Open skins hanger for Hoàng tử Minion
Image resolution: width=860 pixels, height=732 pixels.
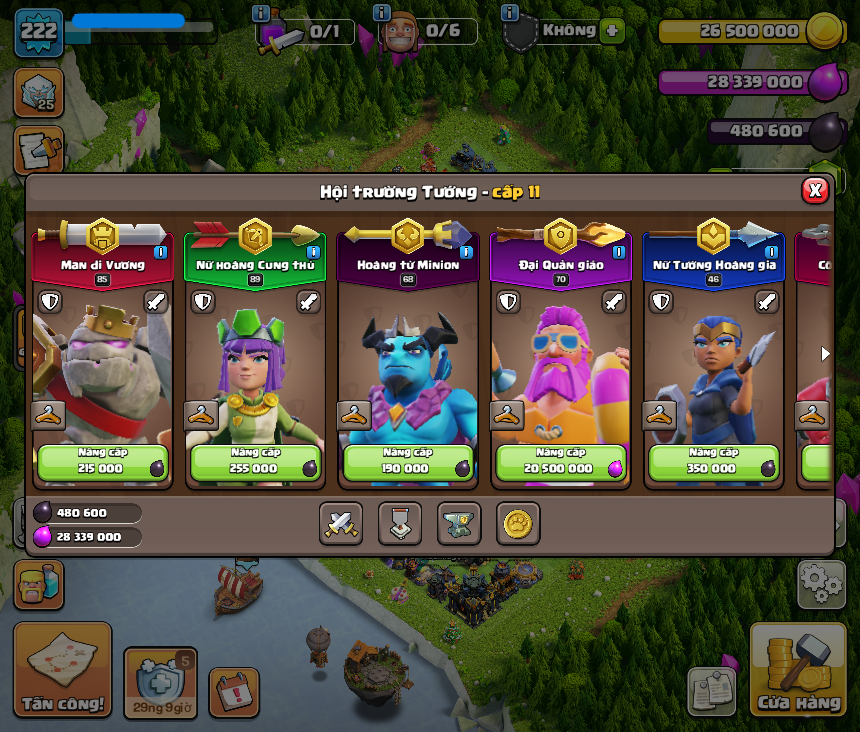point(353,415)
